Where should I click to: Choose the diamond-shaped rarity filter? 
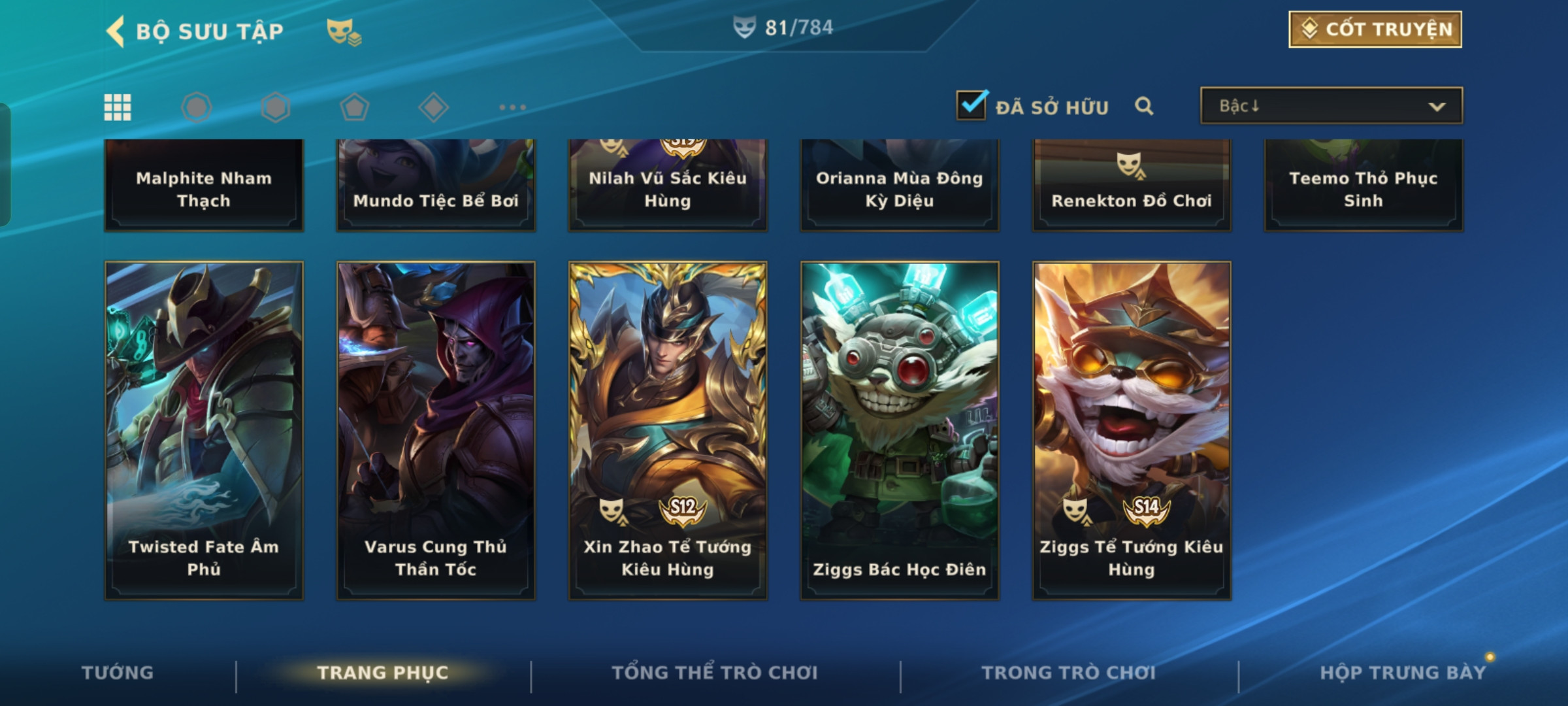tap(433, 107)
